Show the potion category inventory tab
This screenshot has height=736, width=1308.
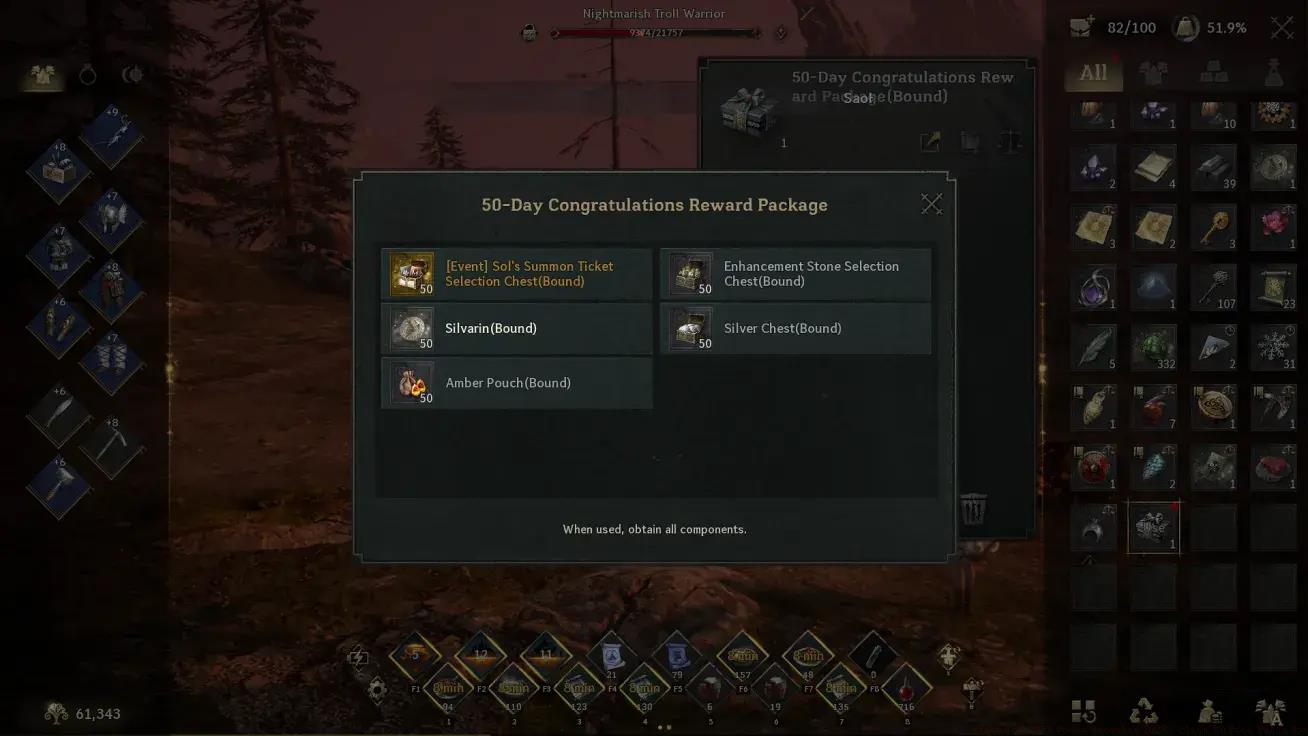point(1273,73)
